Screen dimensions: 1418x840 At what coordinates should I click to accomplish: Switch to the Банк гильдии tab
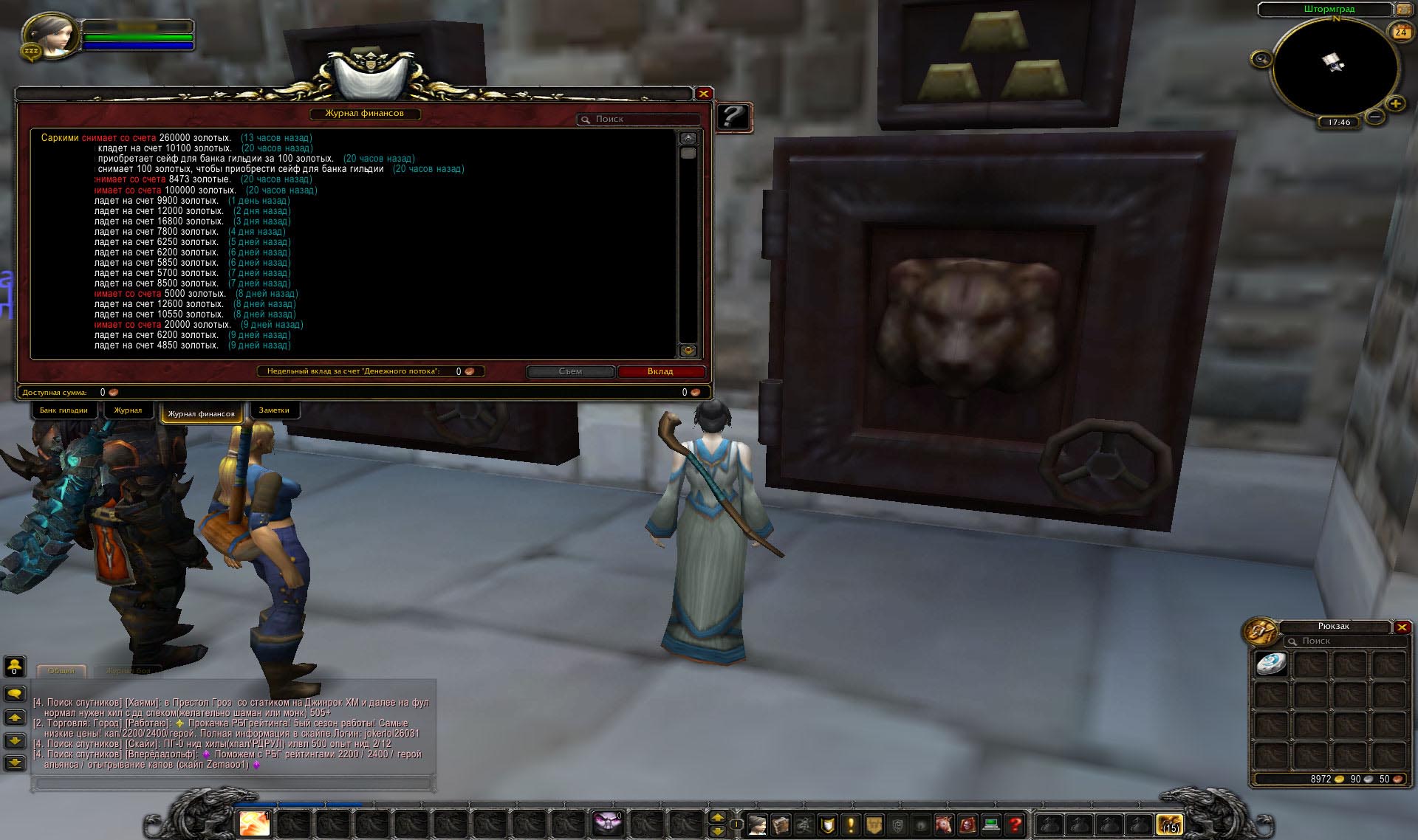[x=64, y=410]
